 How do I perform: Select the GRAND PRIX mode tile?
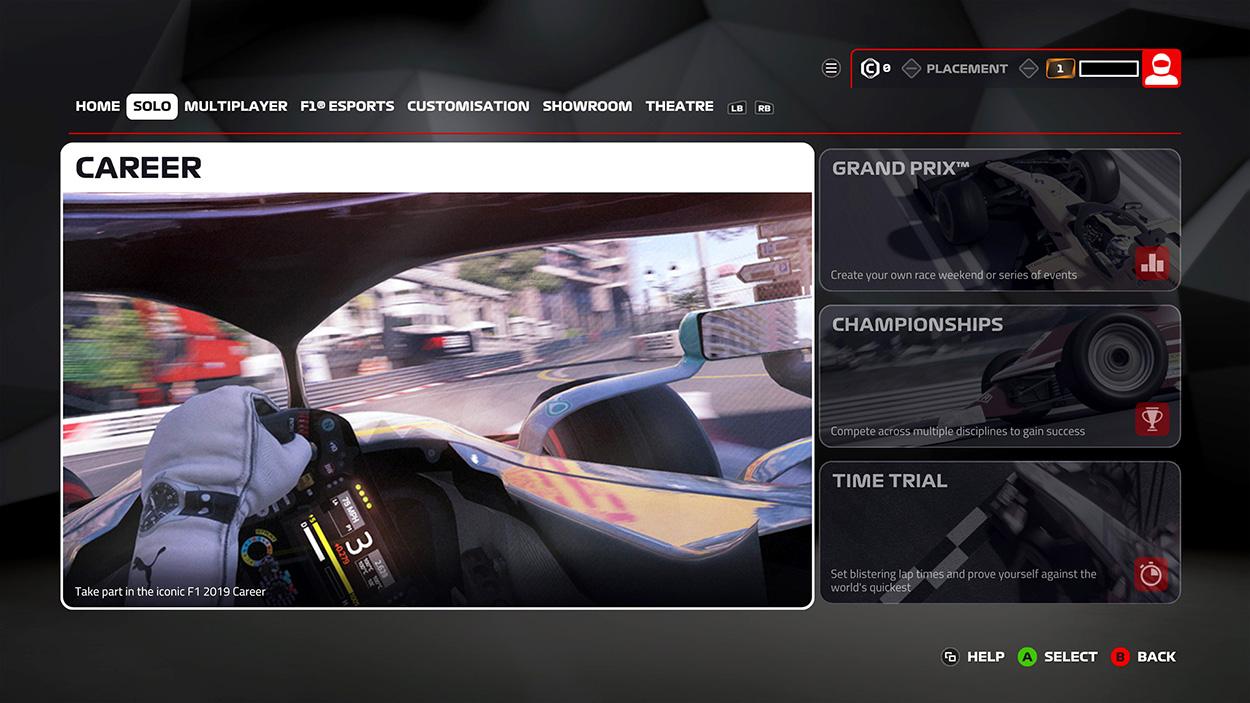pyautogui.click(x=999, y=220)
